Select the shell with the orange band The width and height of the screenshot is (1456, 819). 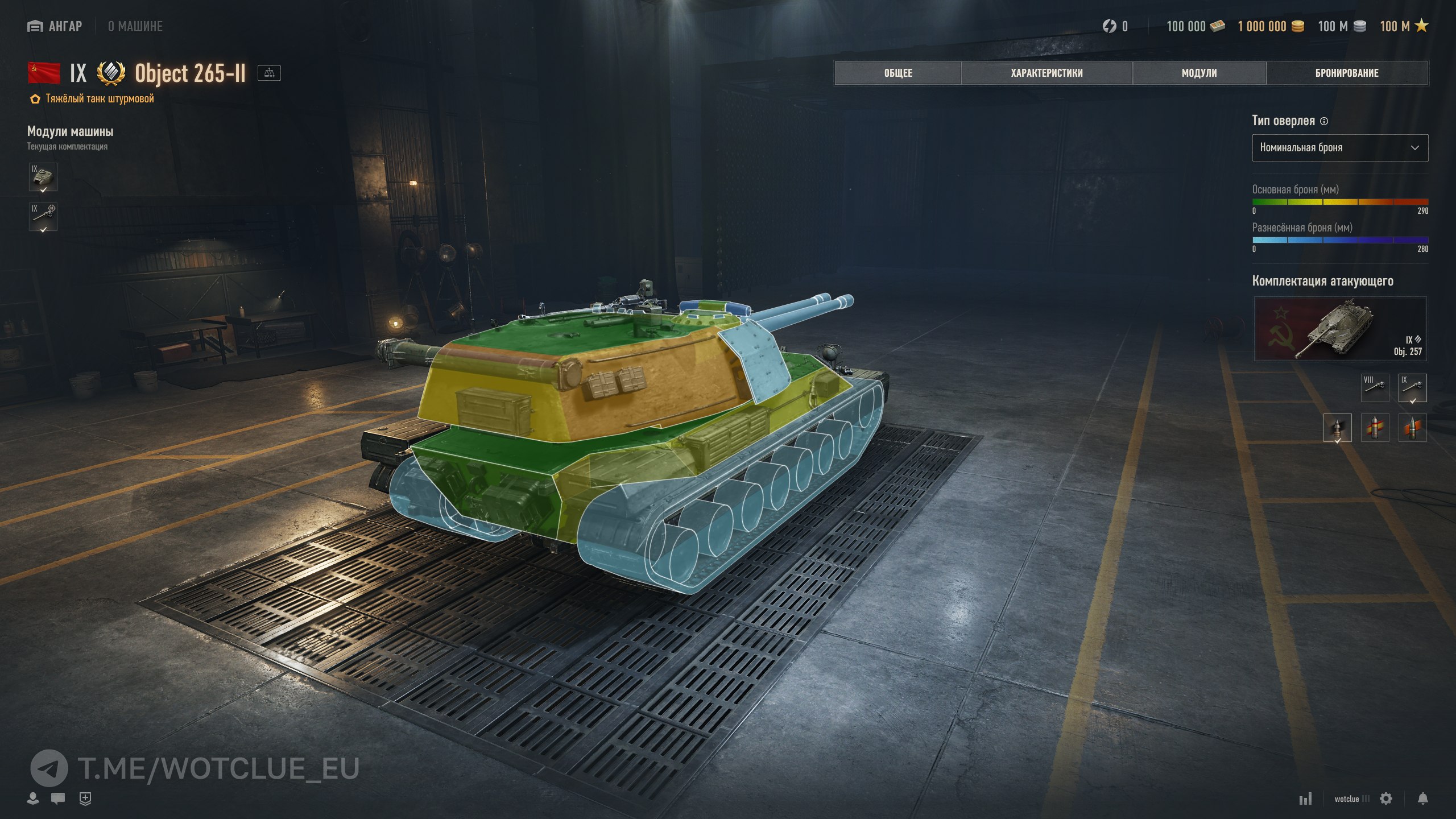pos(1412,428)
